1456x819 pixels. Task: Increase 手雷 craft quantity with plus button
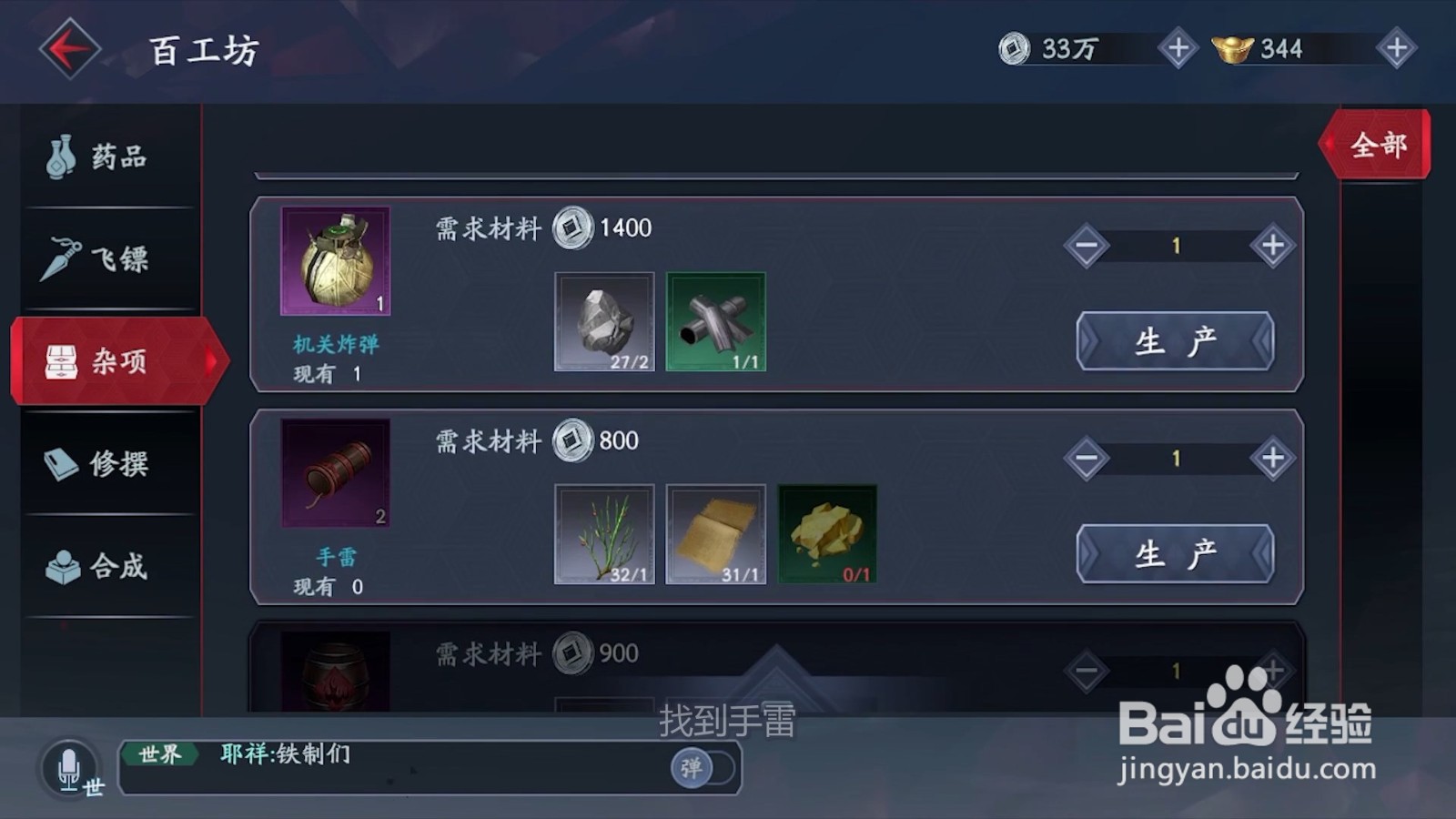(1271, 458)
